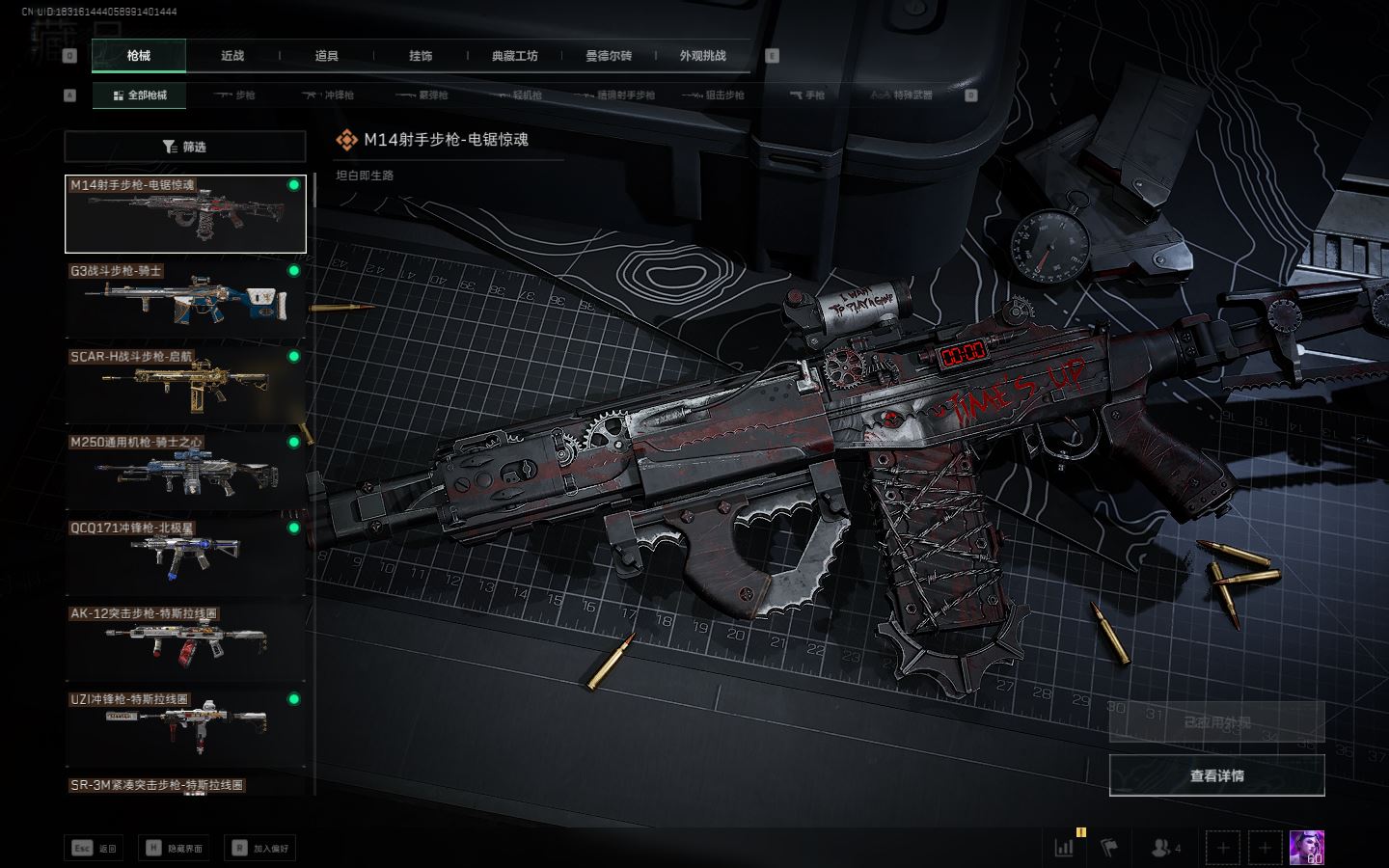Open the 道具 items tab
The width and height of the screenshot is (1389, 868).
click(327, 56)
